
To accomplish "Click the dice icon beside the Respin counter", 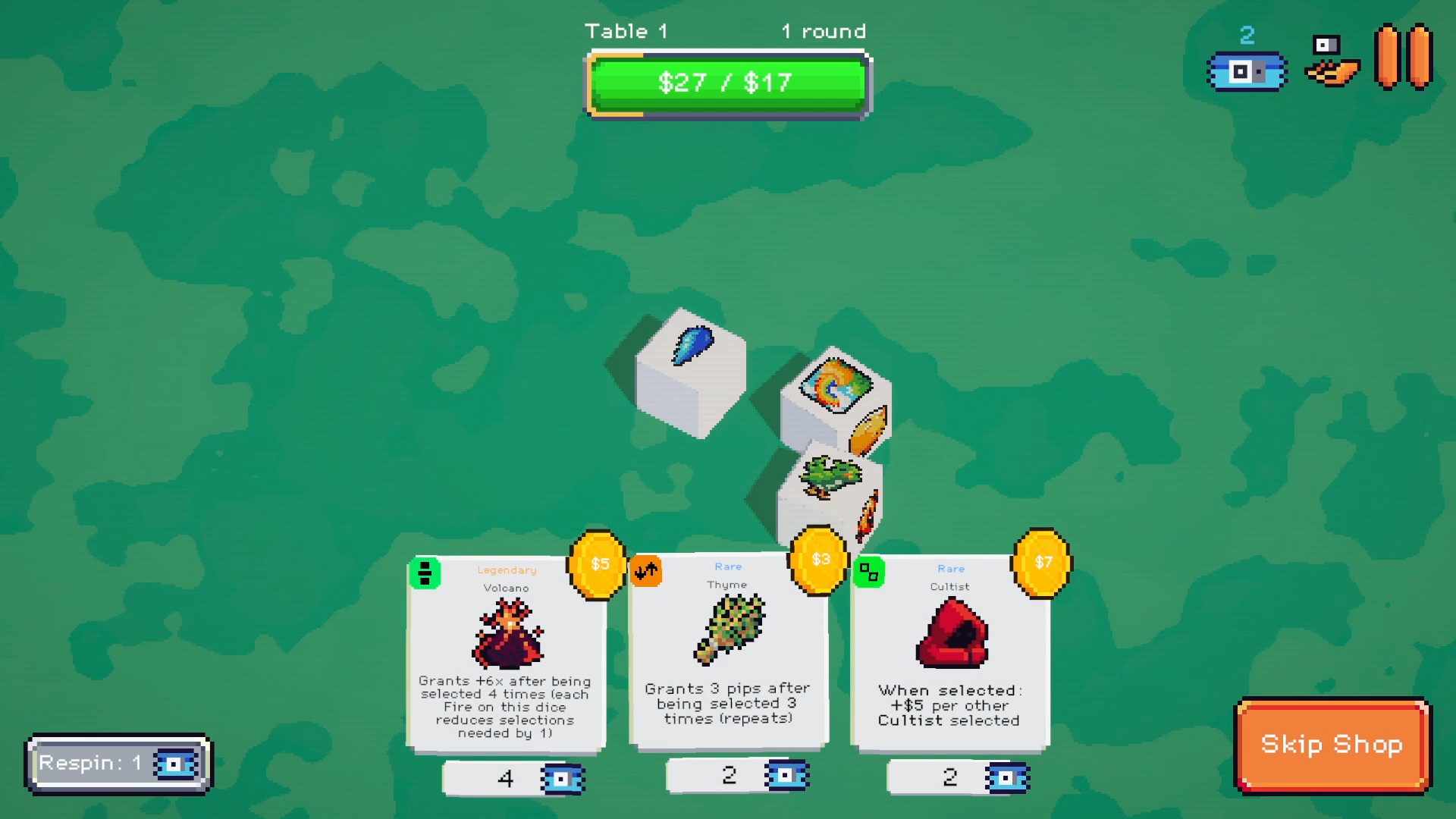I will coord(176,763).
